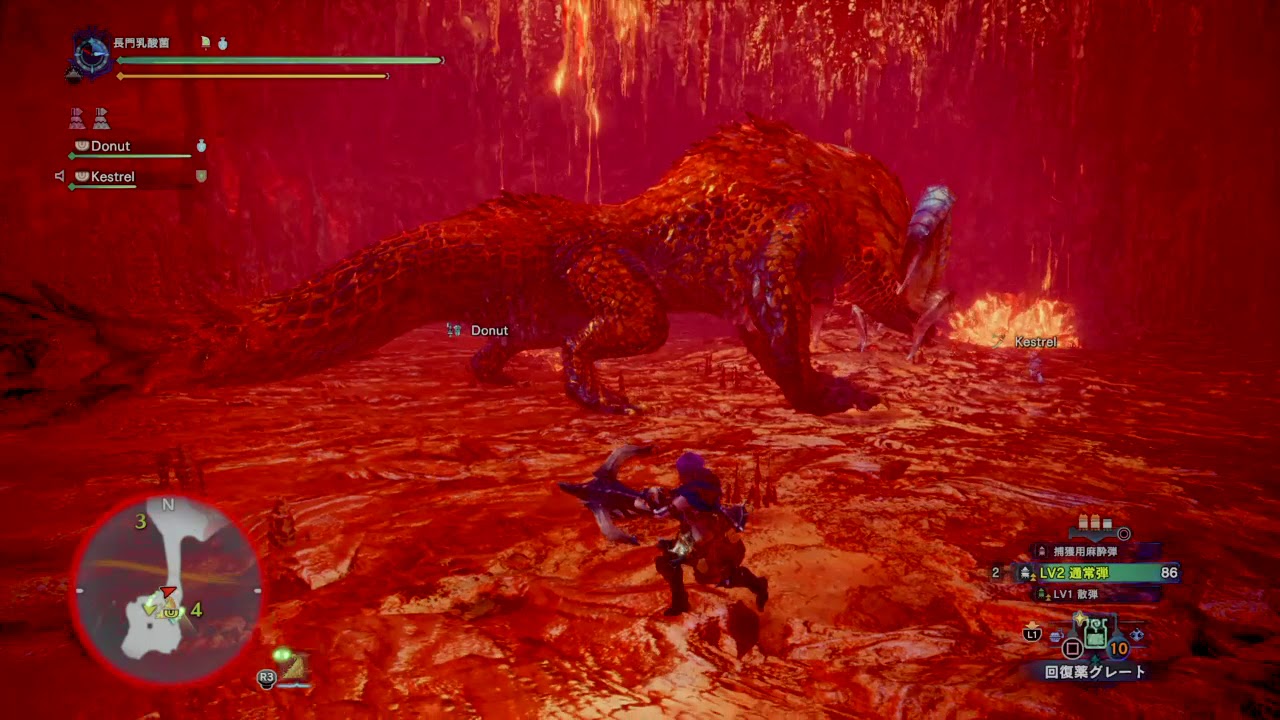The height and width of the screenshot is (720, 1280).
Task: Select party member Kestrel in the list
Action: 112,177
